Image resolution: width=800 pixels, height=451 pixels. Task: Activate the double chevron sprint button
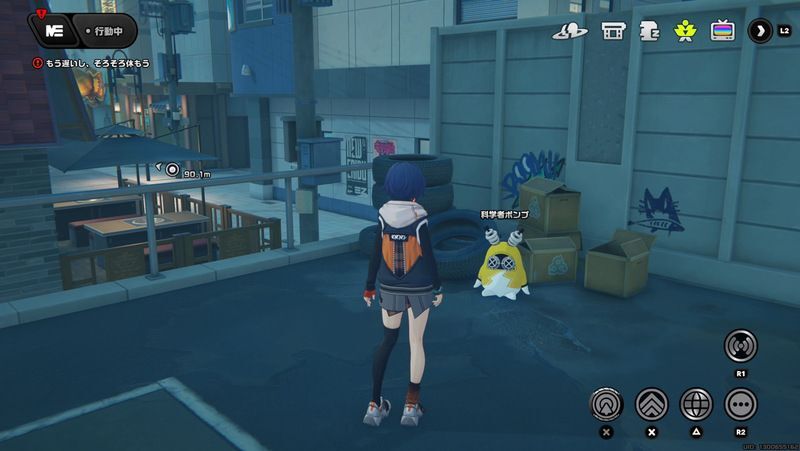point(652,404)
